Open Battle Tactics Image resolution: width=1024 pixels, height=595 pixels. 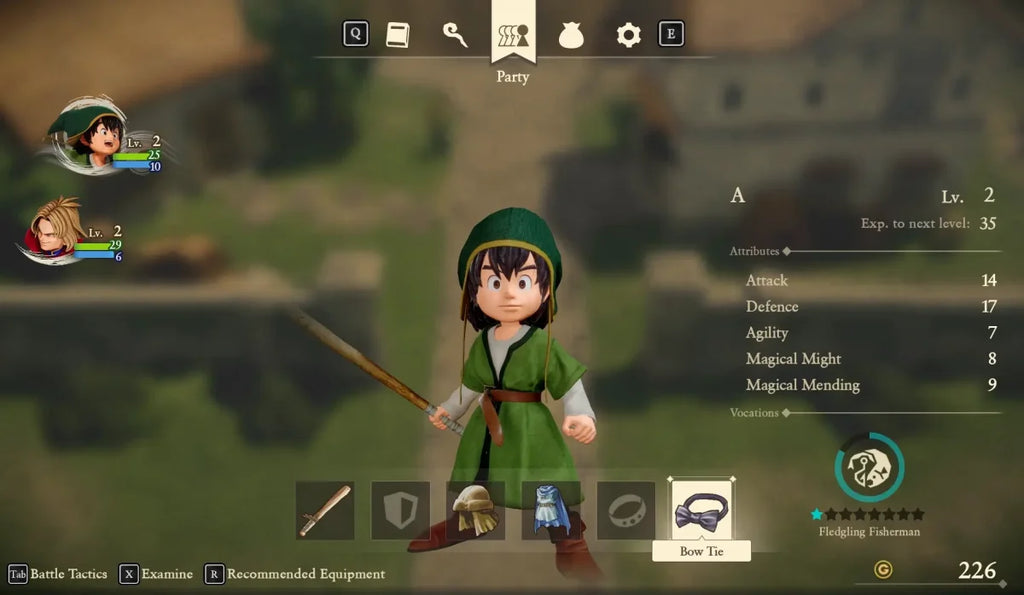tap(58, 574)
